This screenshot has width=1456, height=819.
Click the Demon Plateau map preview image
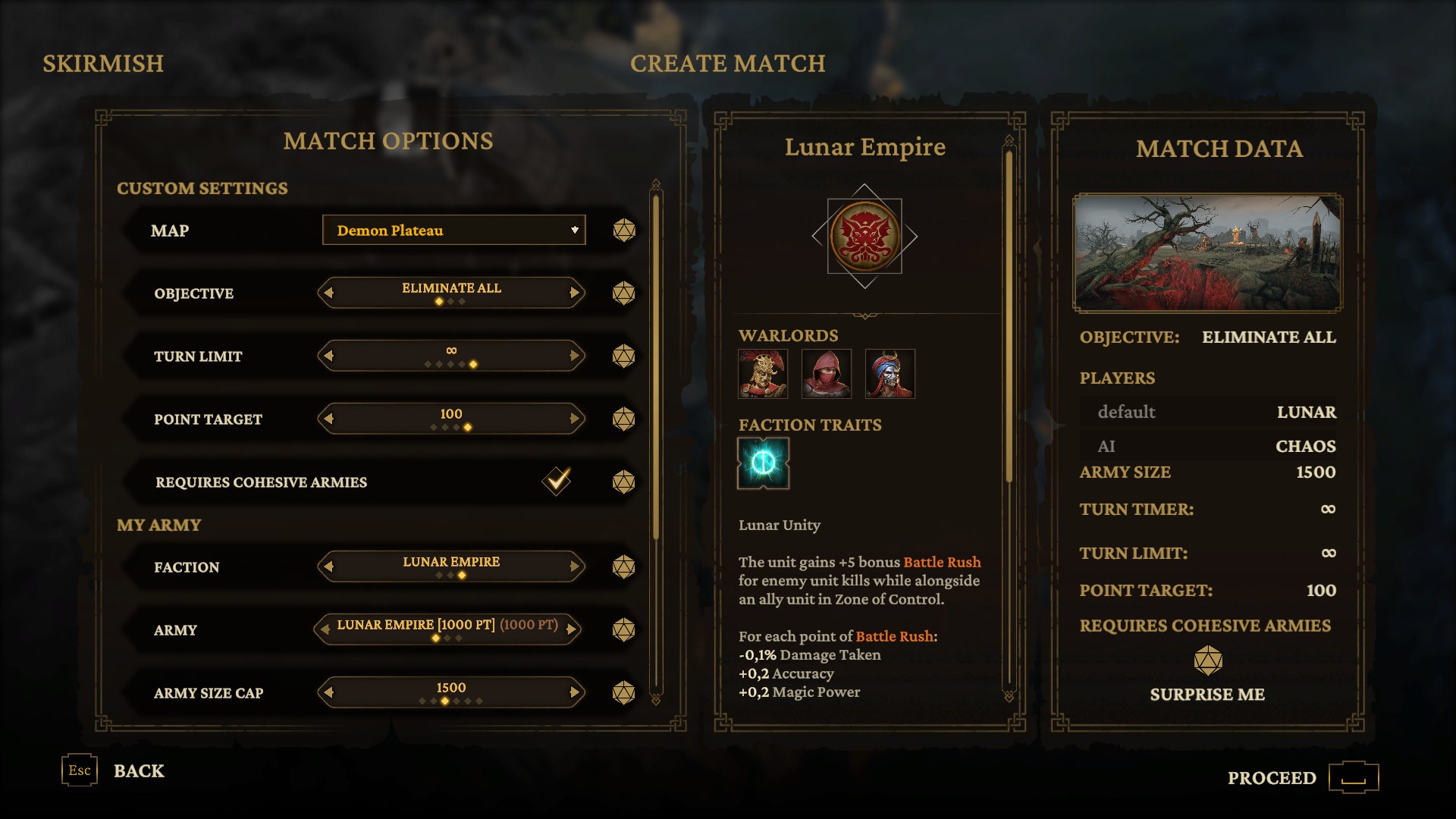point(1207,253)
